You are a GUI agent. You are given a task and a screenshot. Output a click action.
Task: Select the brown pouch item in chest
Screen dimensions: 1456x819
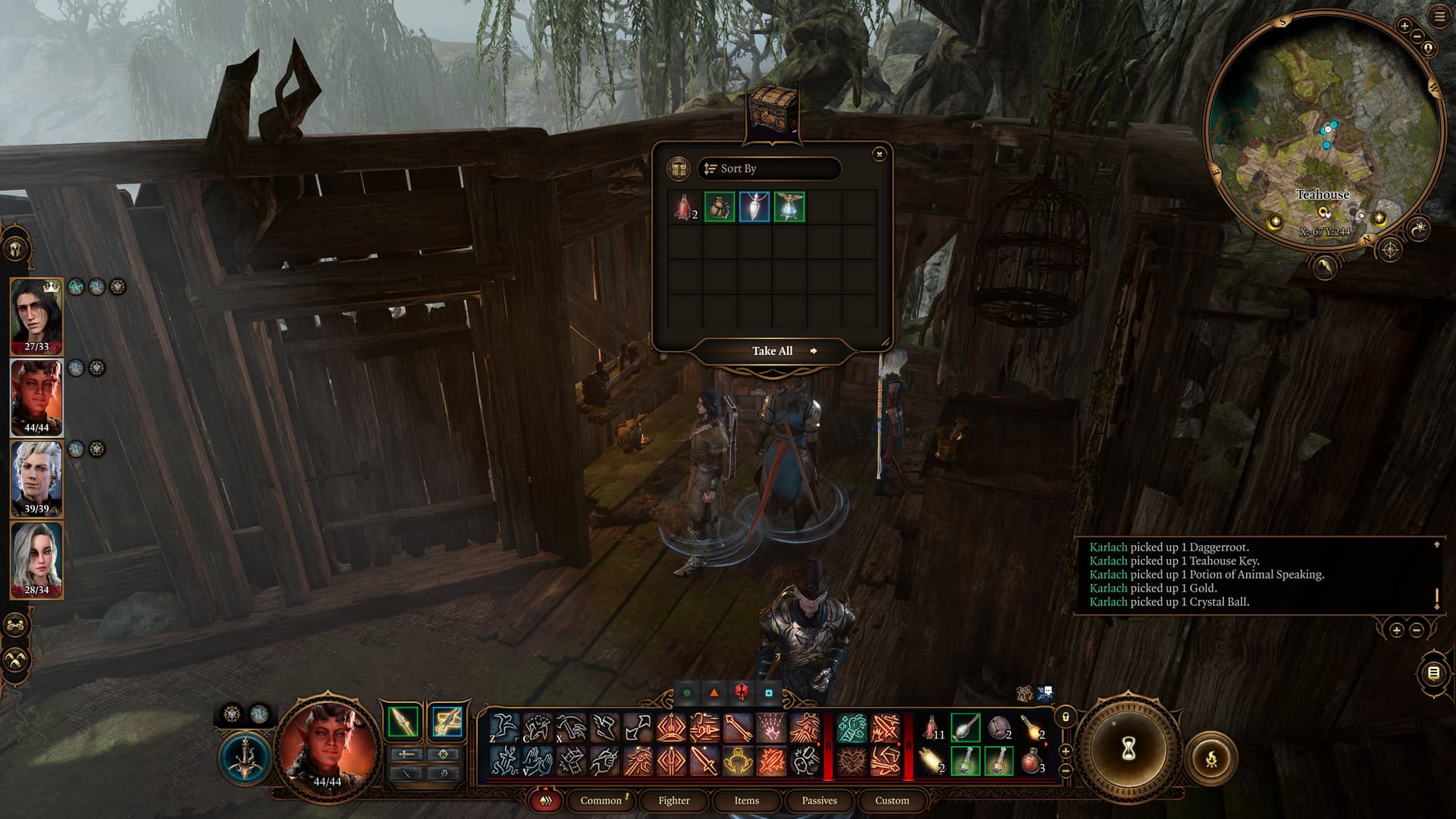(720, 207)
